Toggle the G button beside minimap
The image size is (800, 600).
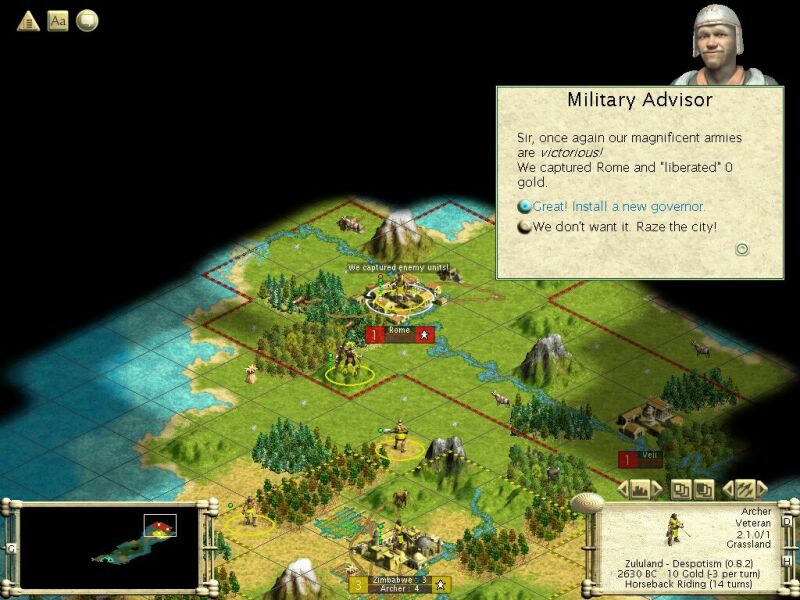point(10,548)
